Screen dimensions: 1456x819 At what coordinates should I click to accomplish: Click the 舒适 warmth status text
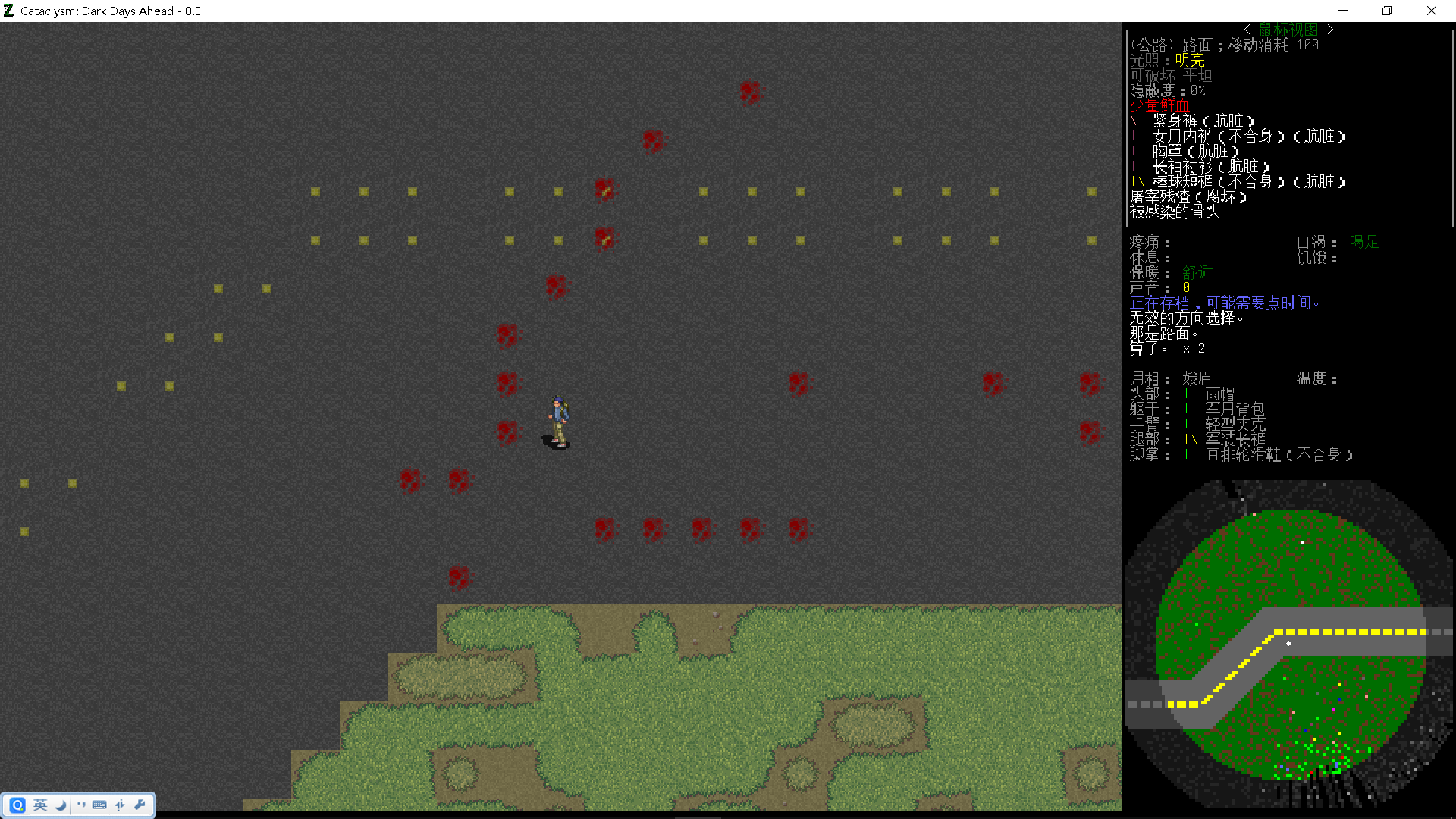(x=1197, y=272)
